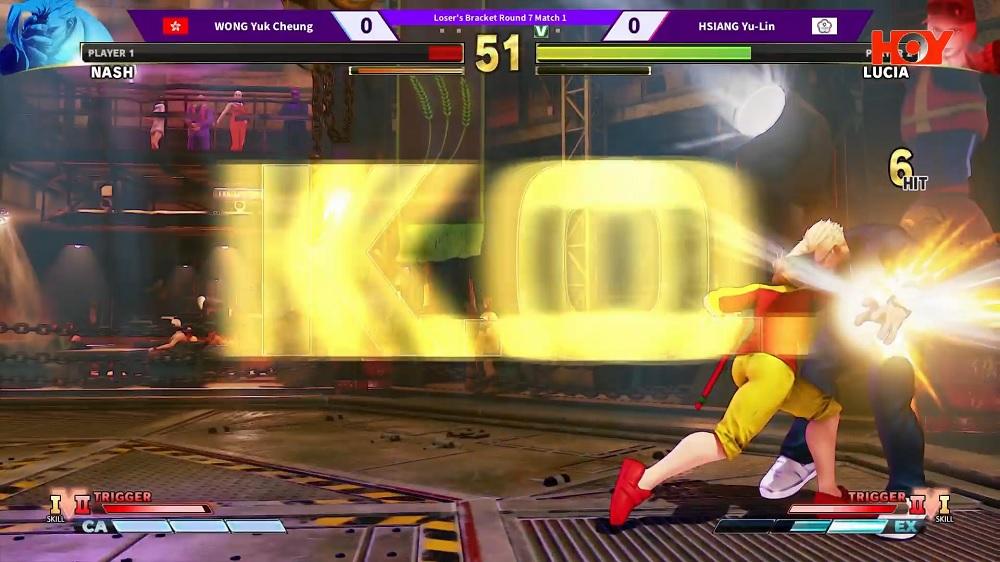
Task: Click the Hong Kong flag beside WONG Yuk Cheung
Action: pos(176,26)
